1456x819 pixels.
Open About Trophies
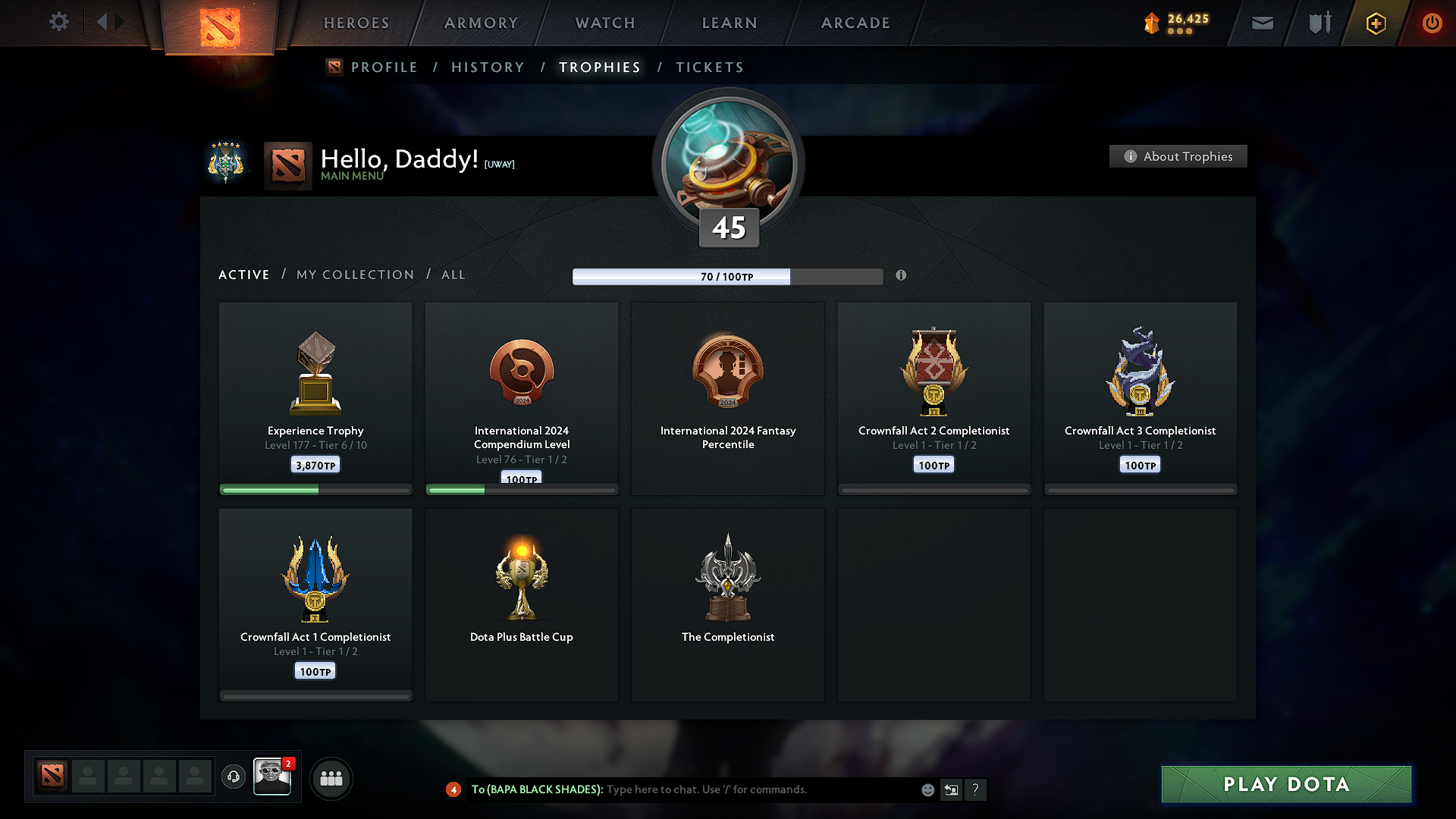[1178, 156]
